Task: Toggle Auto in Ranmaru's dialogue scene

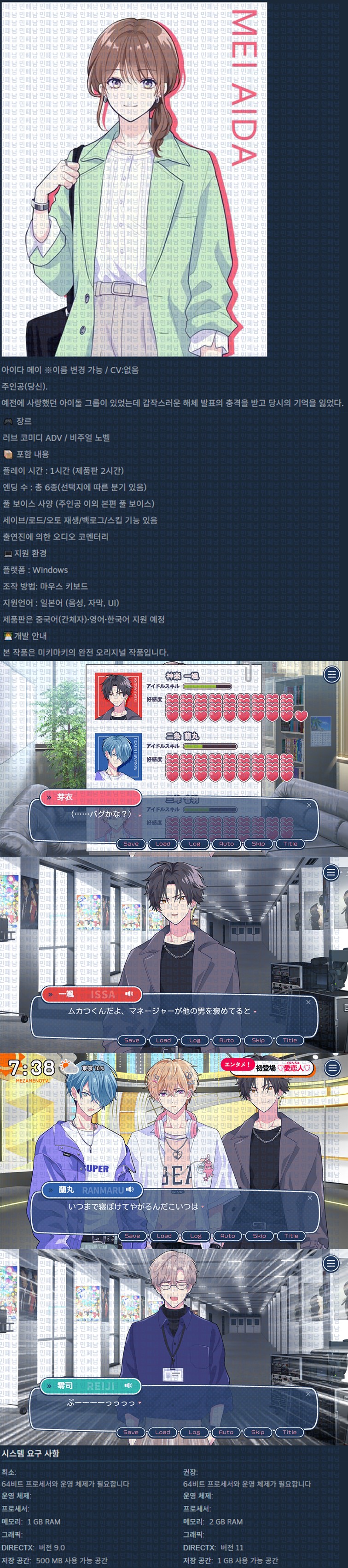Action: [x=227, y=1236]
